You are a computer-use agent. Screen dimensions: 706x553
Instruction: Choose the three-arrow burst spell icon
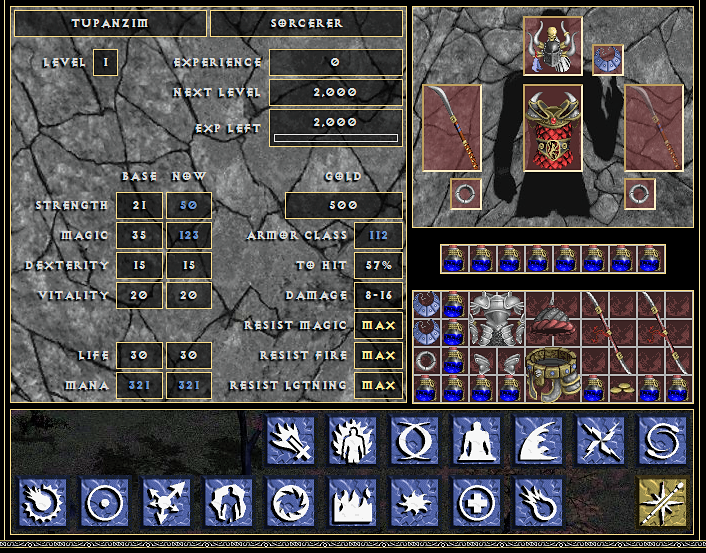click(167, 502)
